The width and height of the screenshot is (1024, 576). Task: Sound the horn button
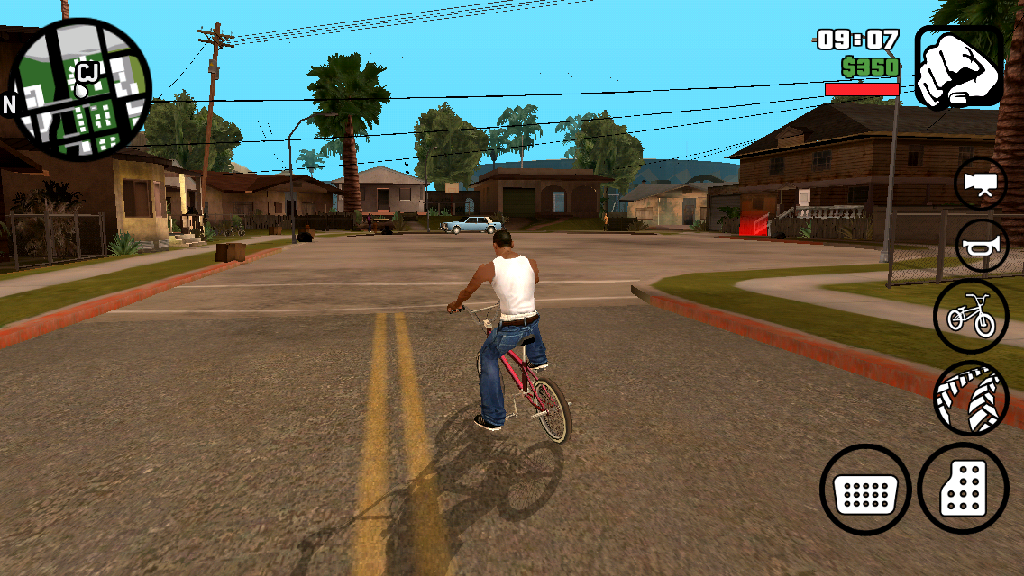[980, 246]
